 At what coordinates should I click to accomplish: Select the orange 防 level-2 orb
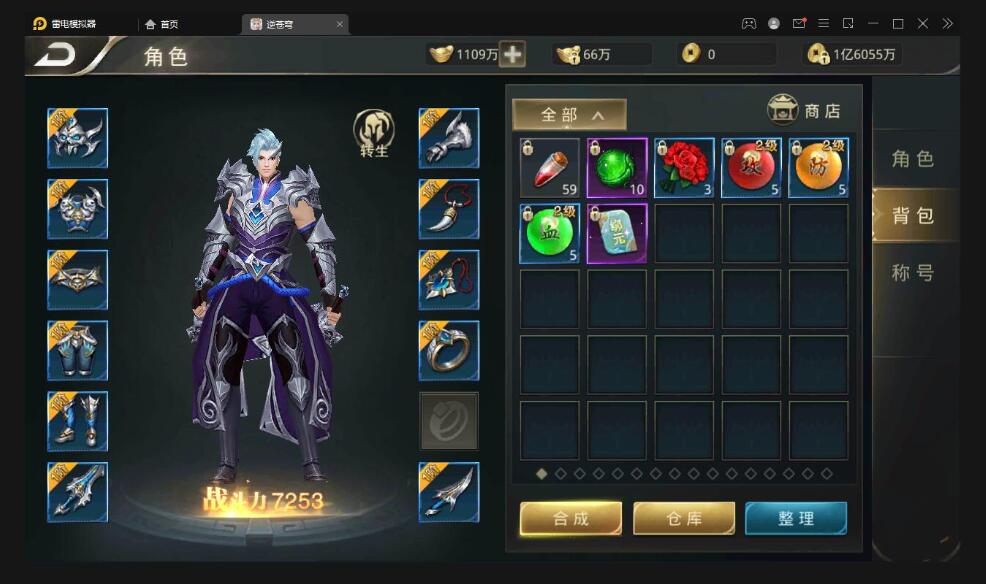coord(819,168)
